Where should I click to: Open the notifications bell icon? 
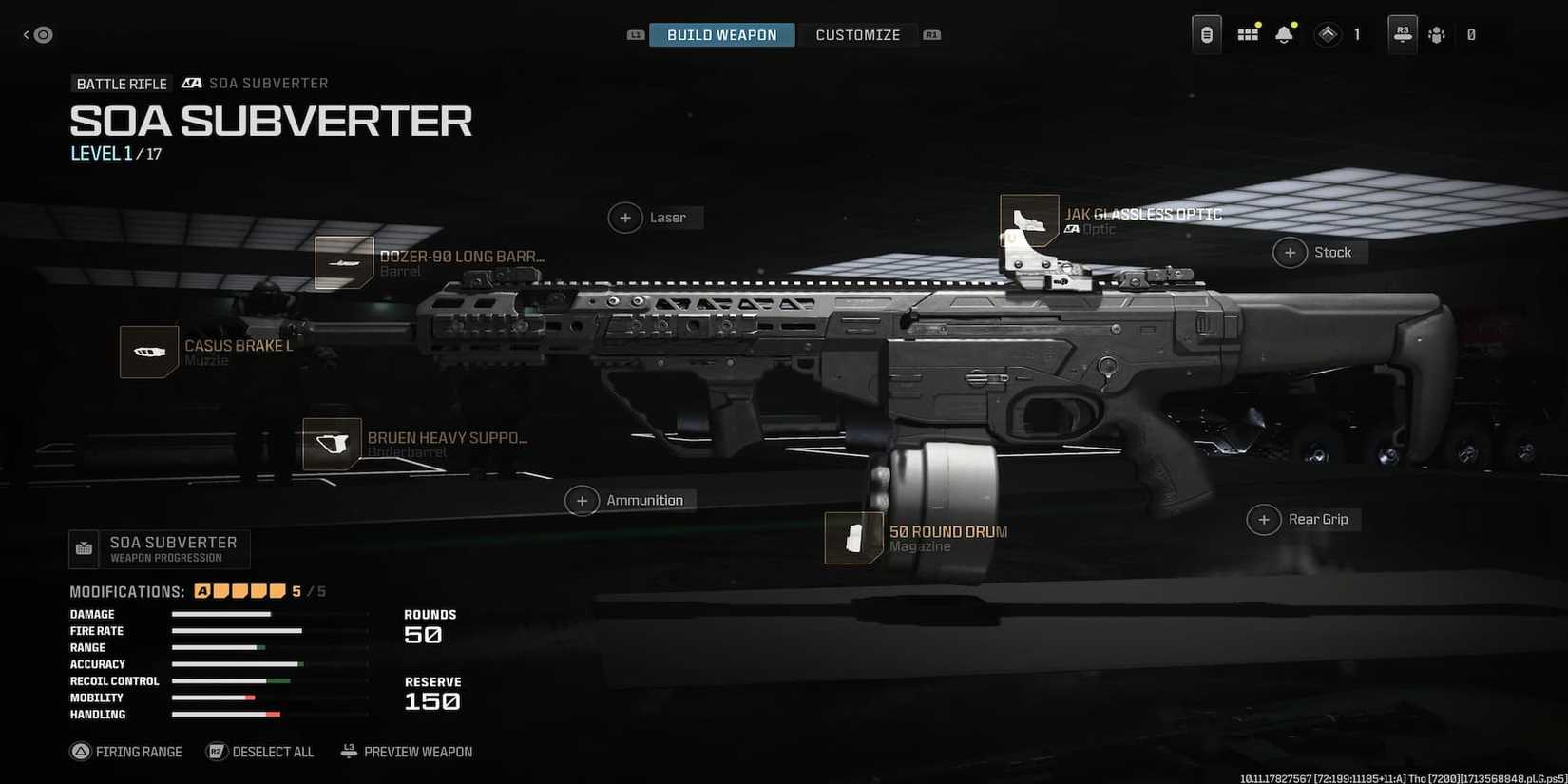1284,33
